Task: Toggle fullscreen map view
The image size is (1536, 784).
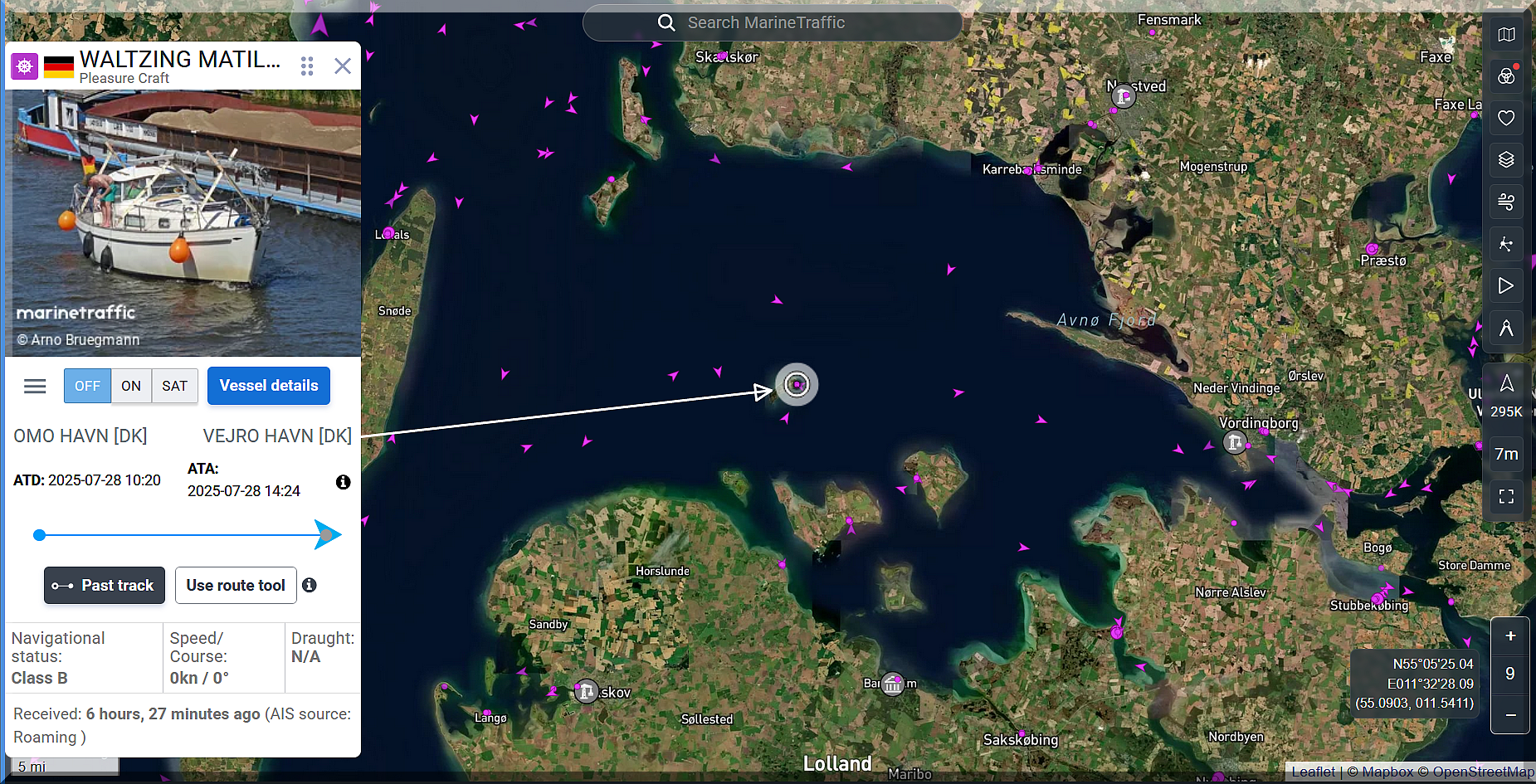Action: [1506, 497]
